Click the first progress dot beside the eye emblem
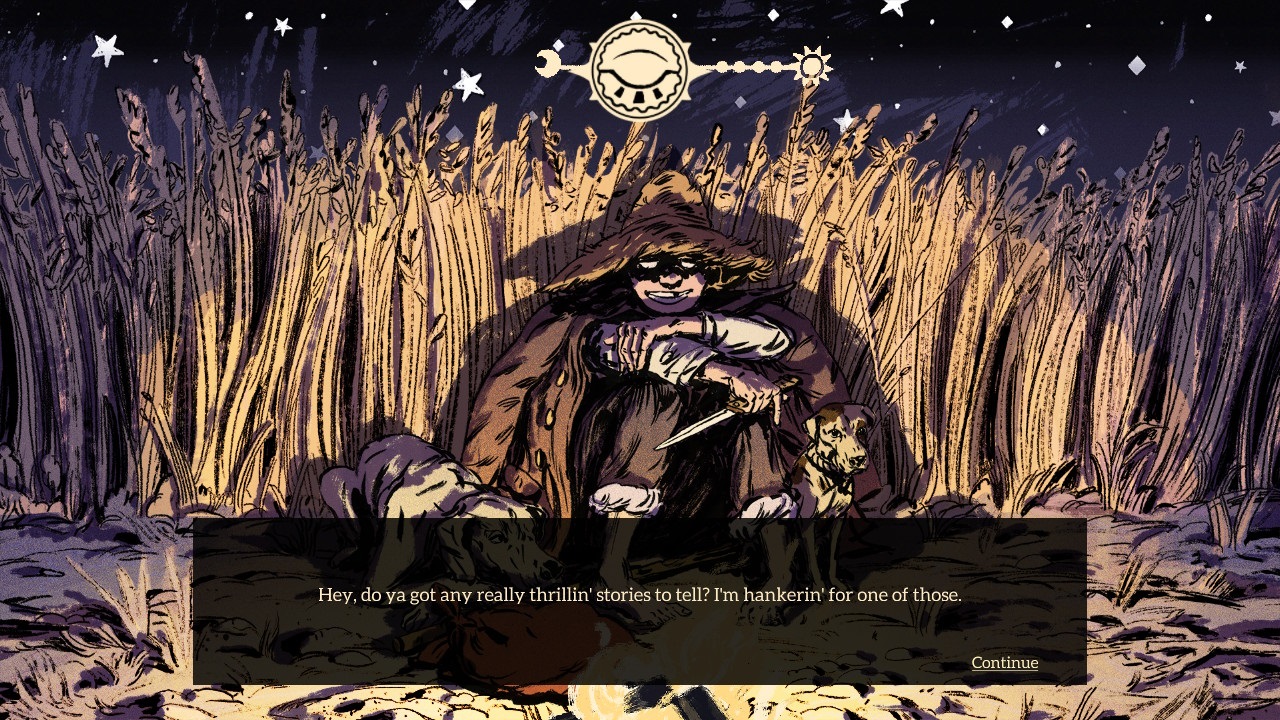The image size is (1280, 720). pos(723,66)
